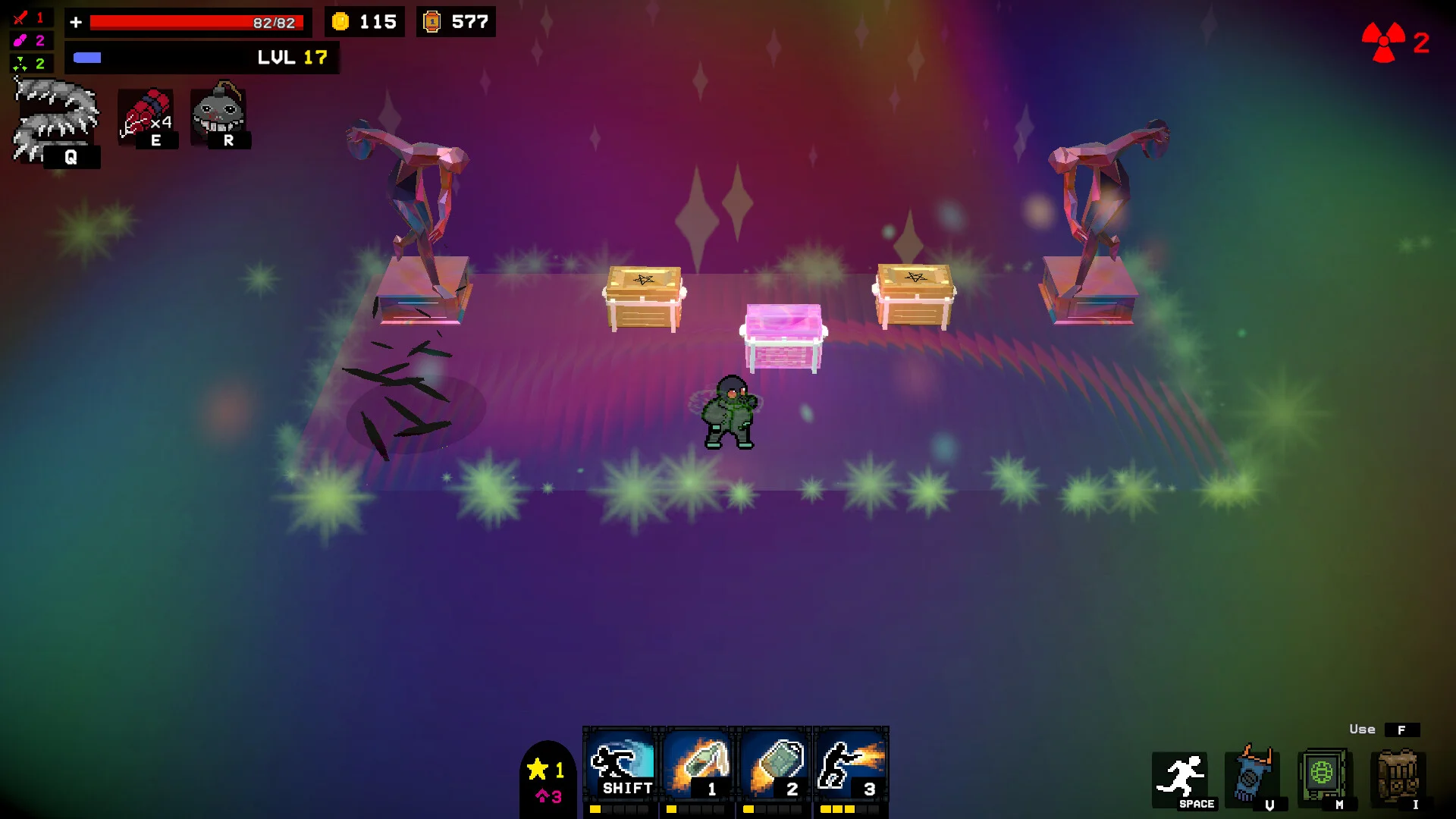Trigger the dash ability labeled SHIFT
Screen dimensions: 1456x819
[x=621, y=764]
